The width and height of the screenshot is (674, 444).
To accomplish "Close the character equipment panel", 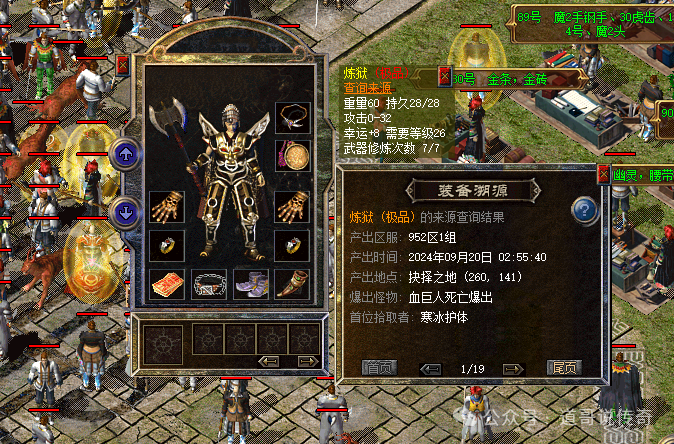I will tap(122, 65).
